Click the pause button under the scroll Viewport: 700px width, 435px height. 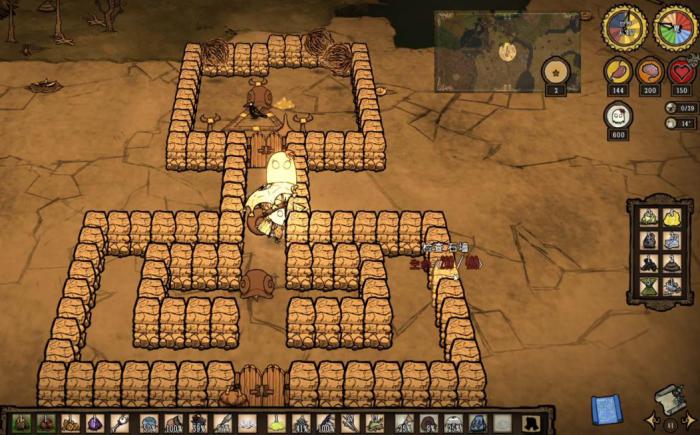pyautogui.click(x=670, y=424)
